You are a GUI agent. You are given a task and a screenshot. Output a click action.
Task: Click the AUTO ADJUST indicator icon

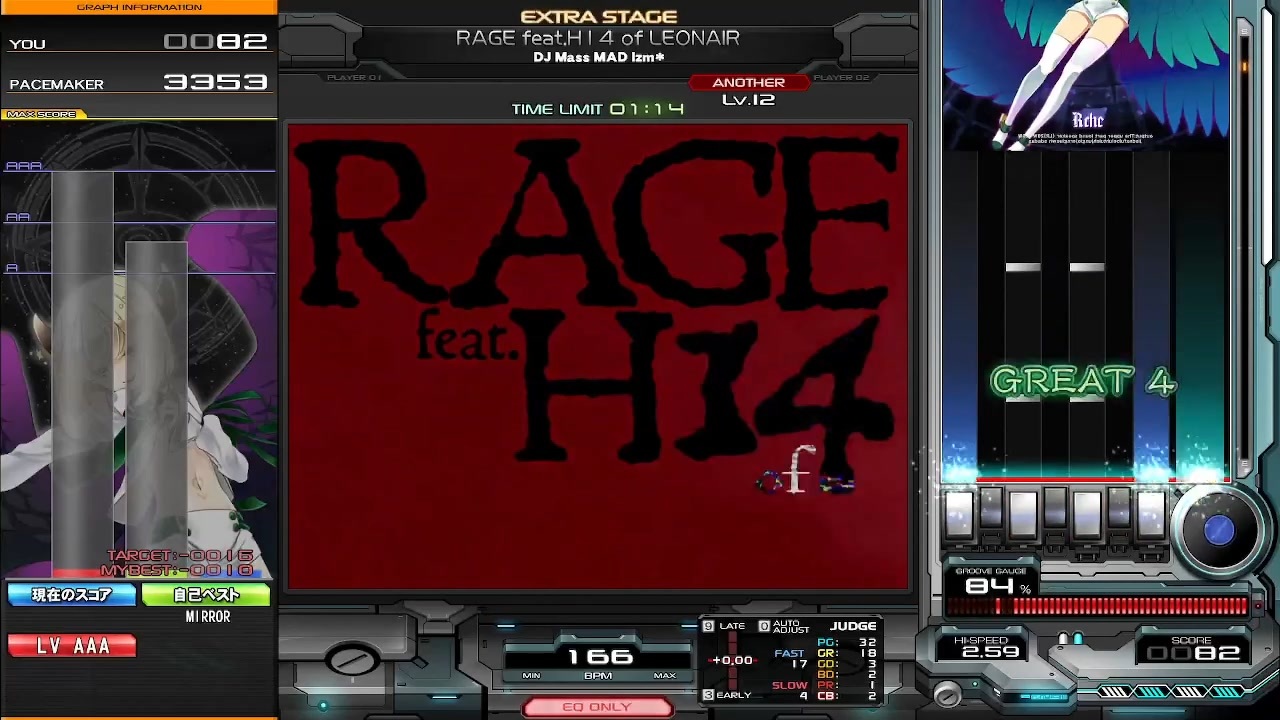point(763,625)
